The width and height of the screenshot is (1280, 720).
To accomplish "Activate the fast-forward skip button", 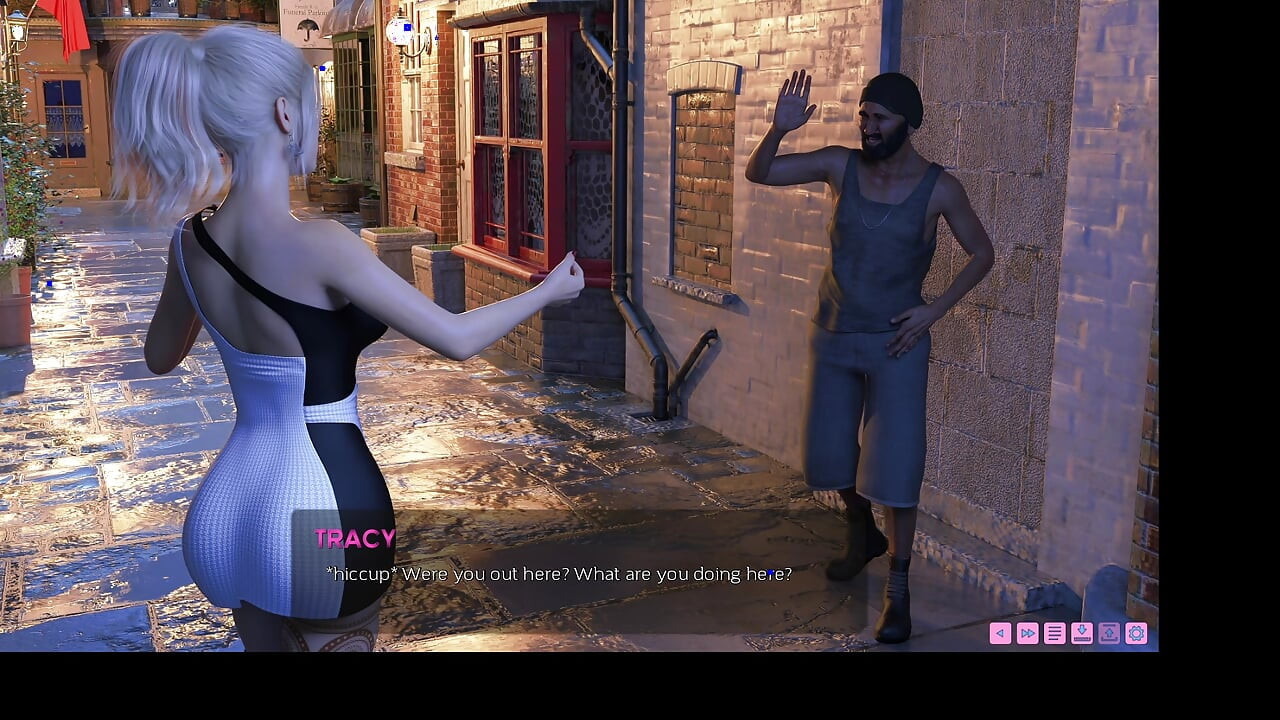I will [1027, 633].
